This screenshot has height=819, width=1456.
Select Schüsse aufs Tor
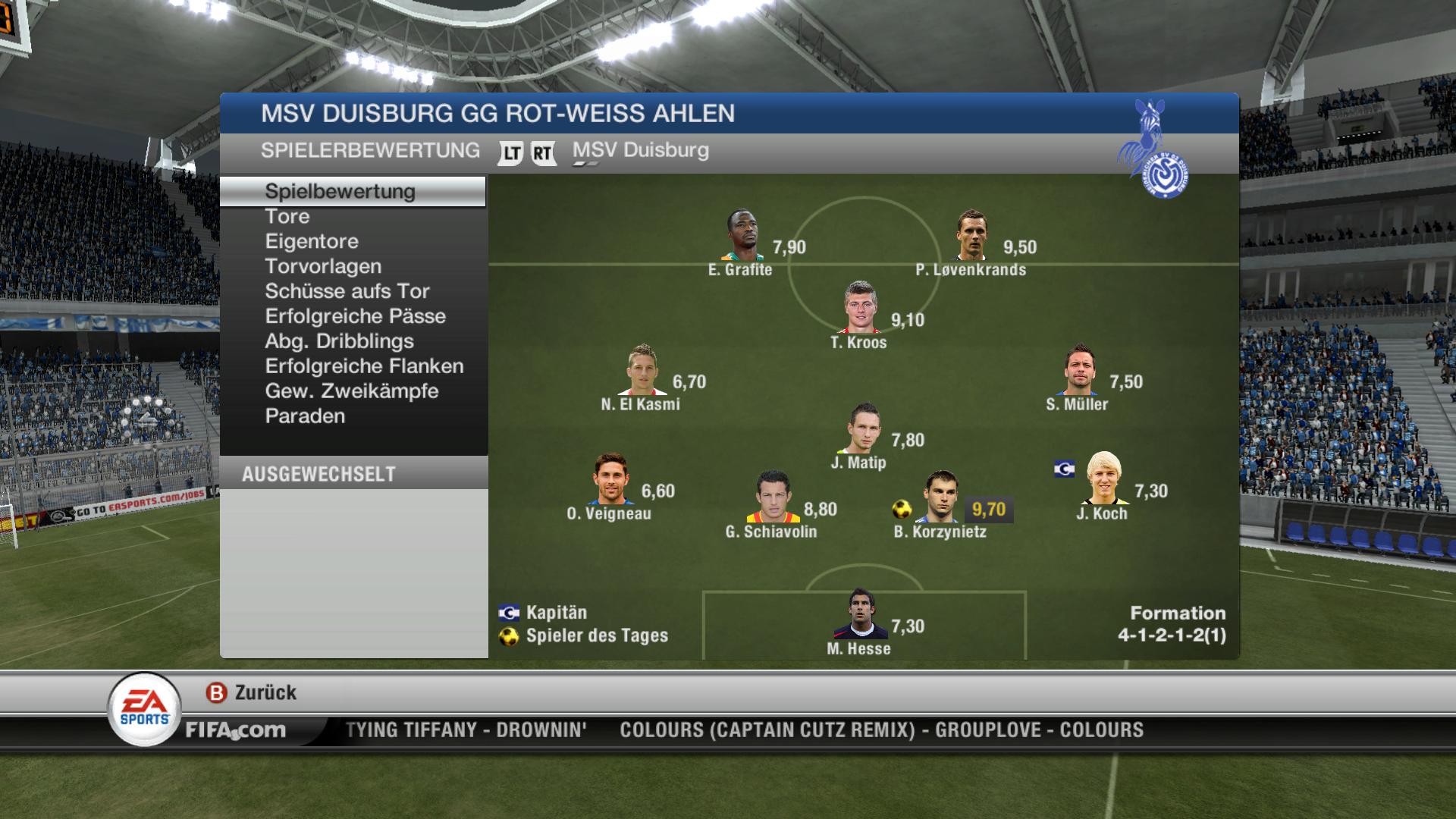347,292
